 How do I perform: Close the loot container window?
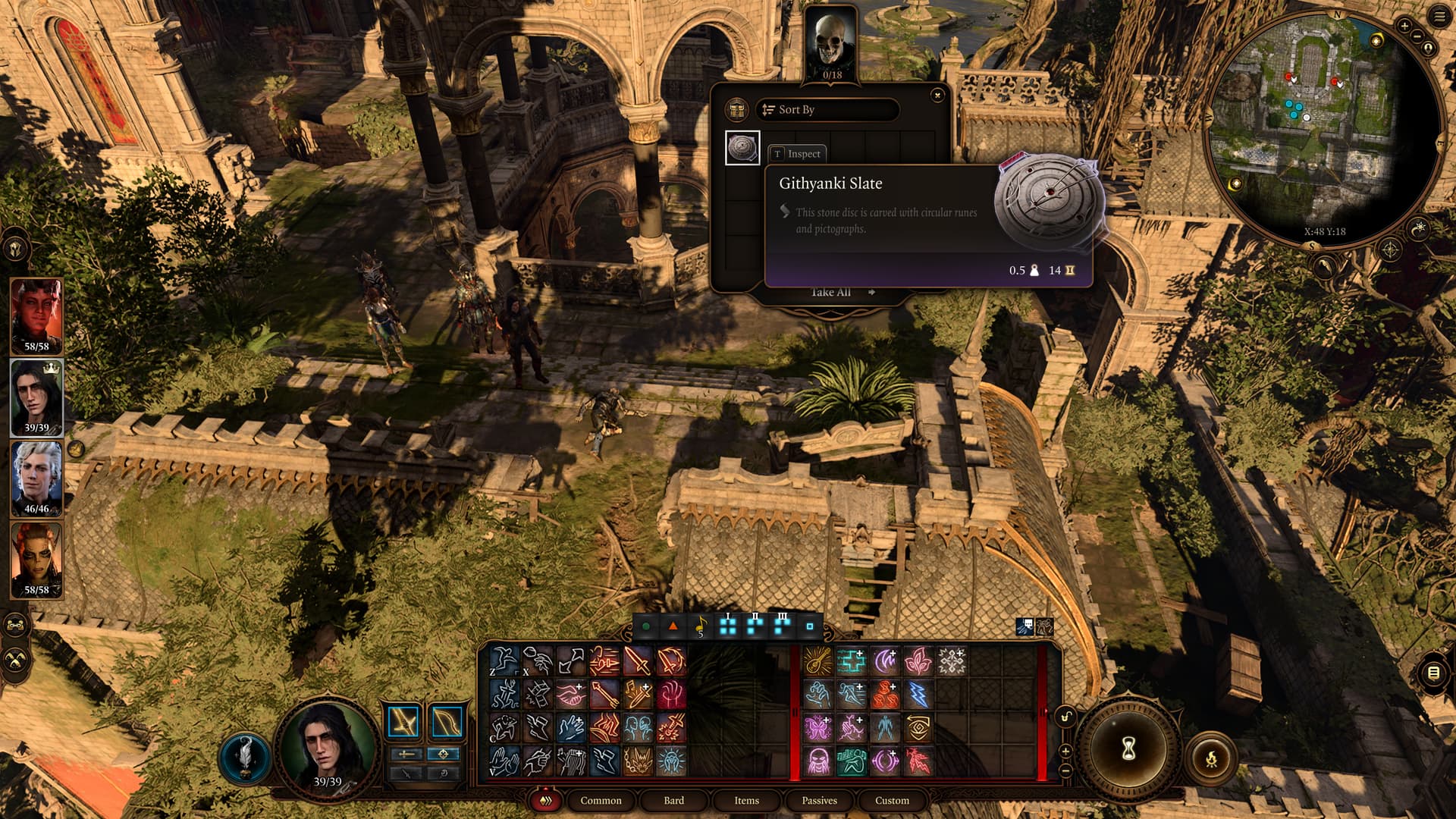[x=937, y=96]
